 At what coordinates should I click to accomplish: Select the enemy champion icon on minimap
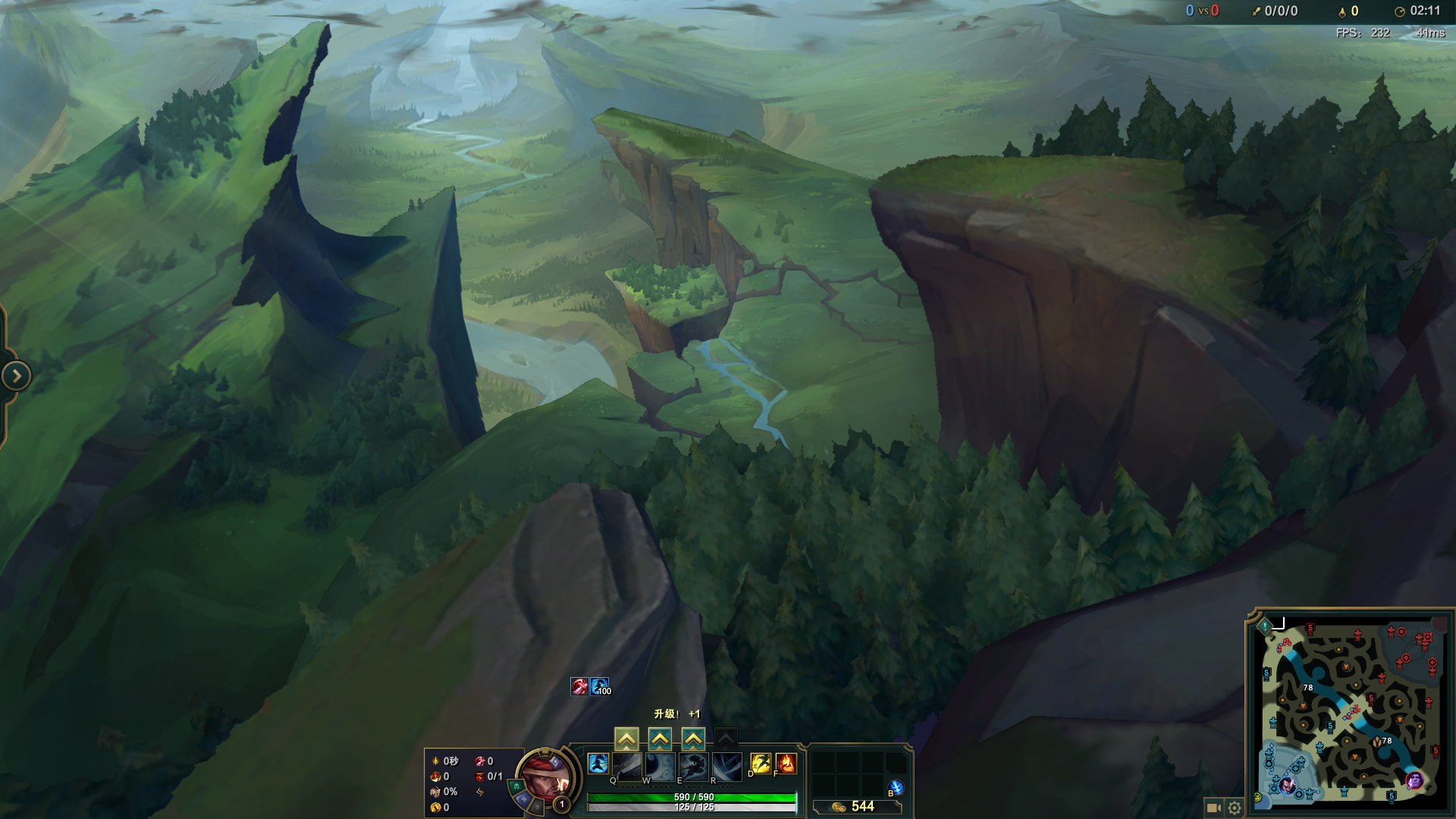point(1414,780)
